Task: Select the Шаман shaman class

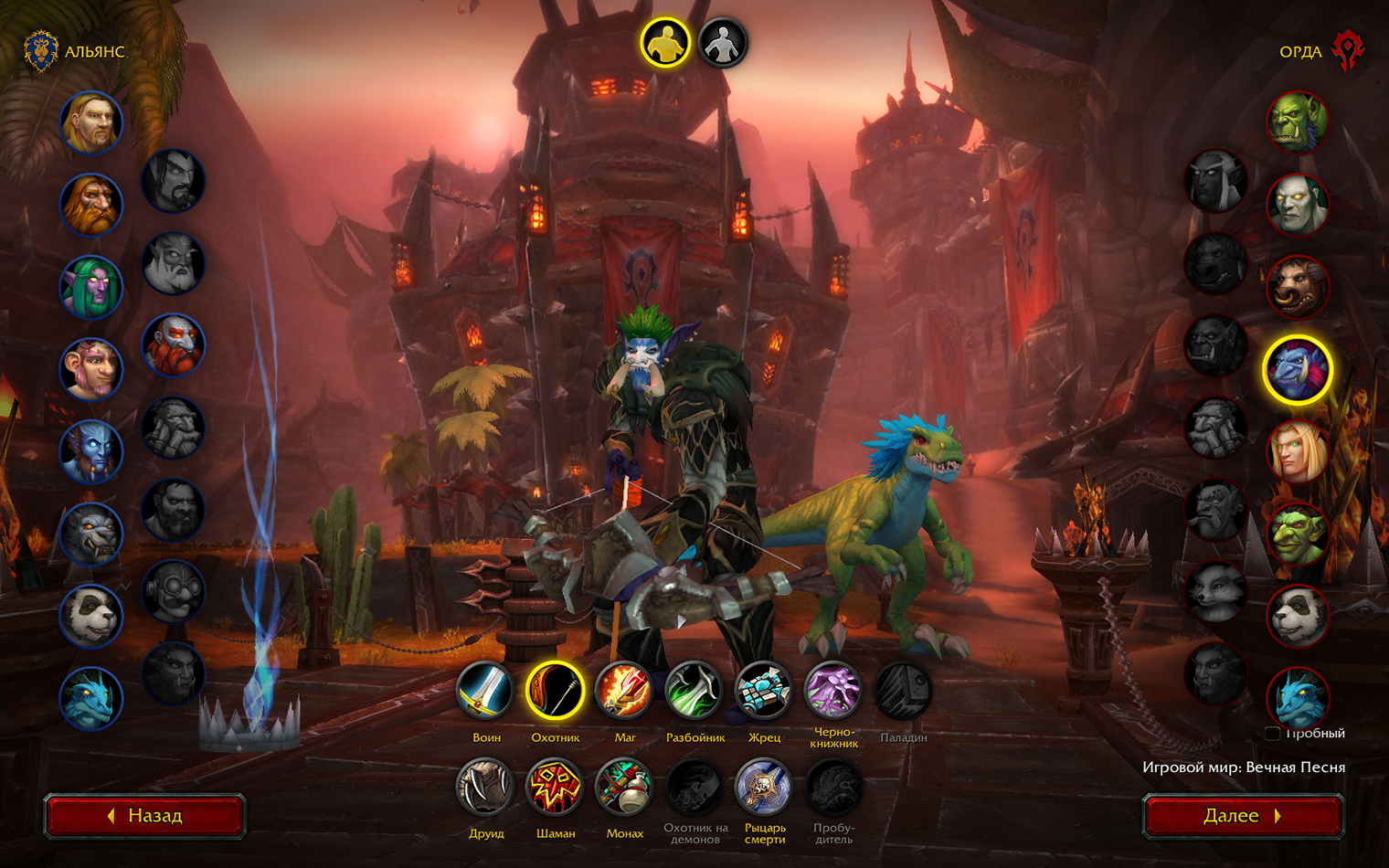Action: (x=555, y=788)
